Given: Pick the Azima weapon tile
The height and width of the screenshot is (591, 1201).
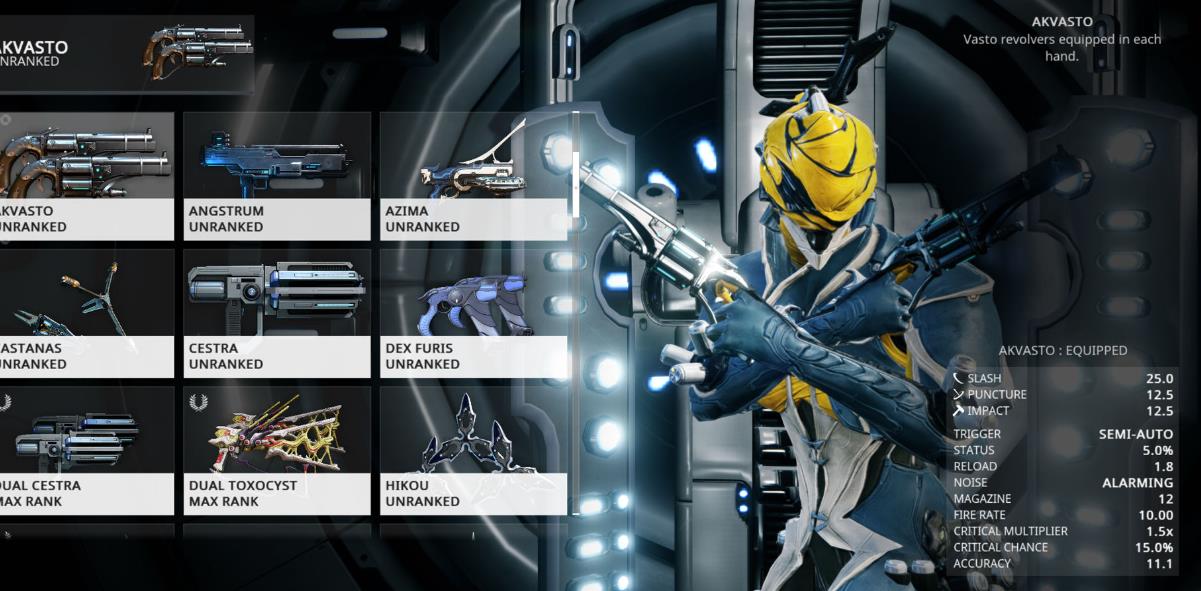Looking at the screenshot, I should 473,175.
